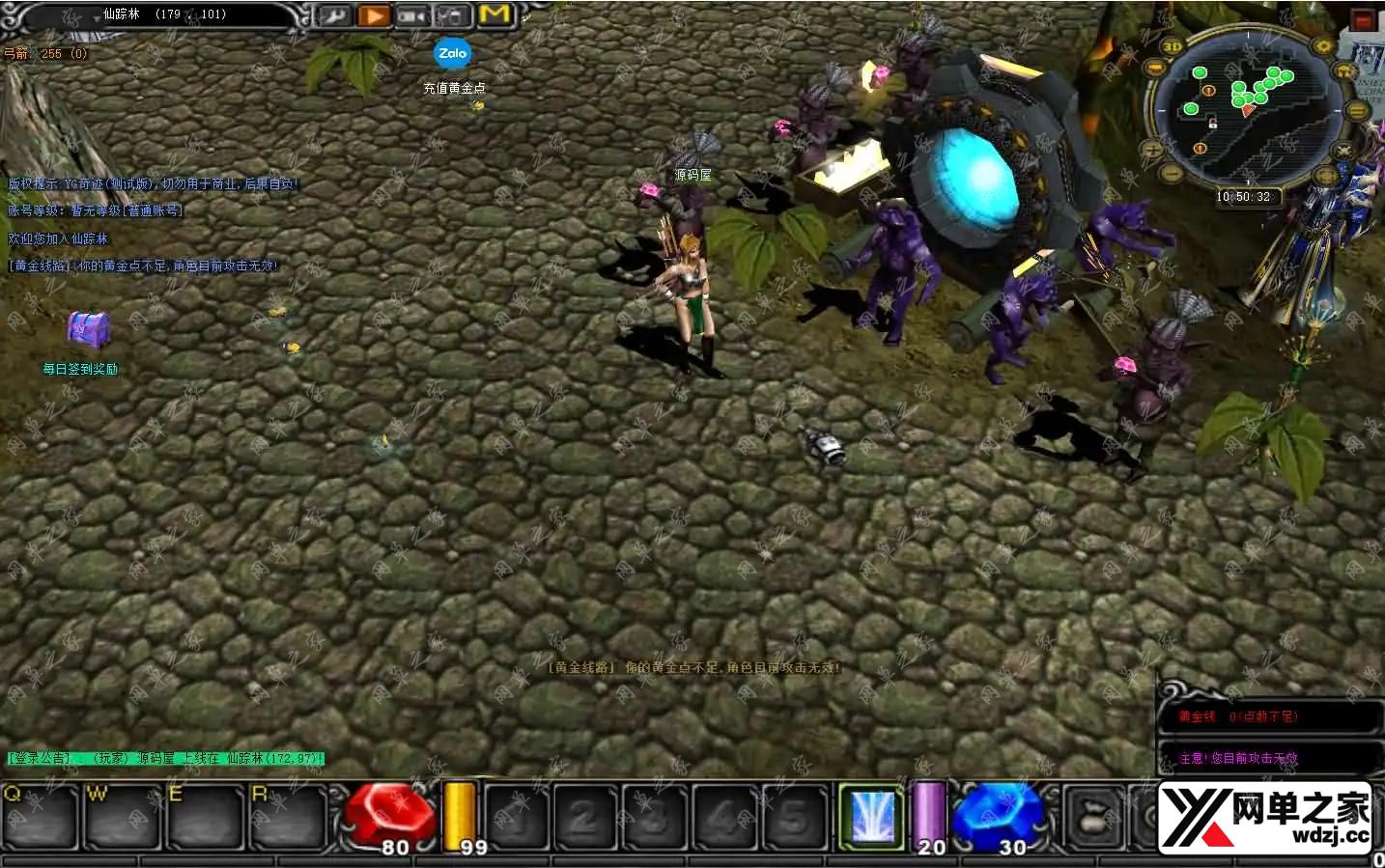Open the zone name dropdown arrow
This screenshot has width=1385, height=868.
coord(97,16)
